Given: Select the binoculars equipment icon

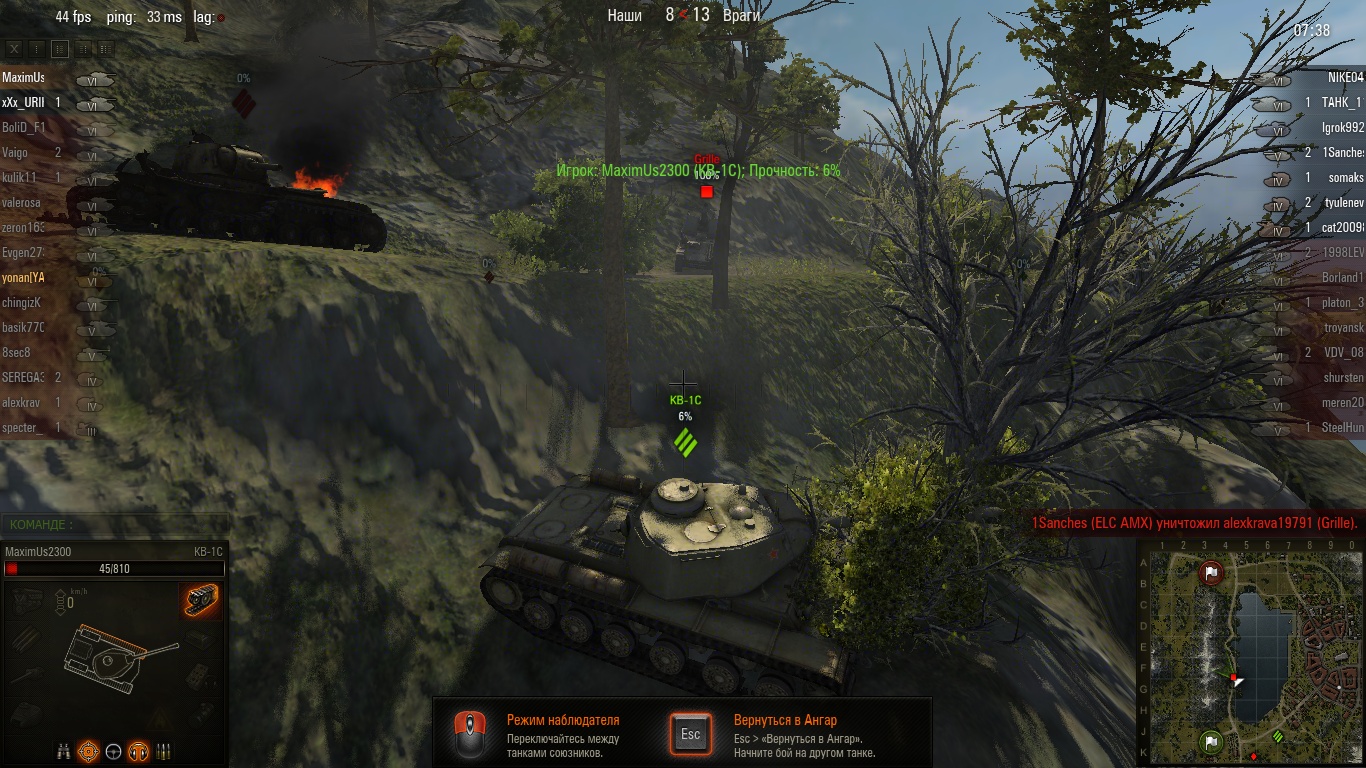Looking at the screenshot, I should (64, 750).
